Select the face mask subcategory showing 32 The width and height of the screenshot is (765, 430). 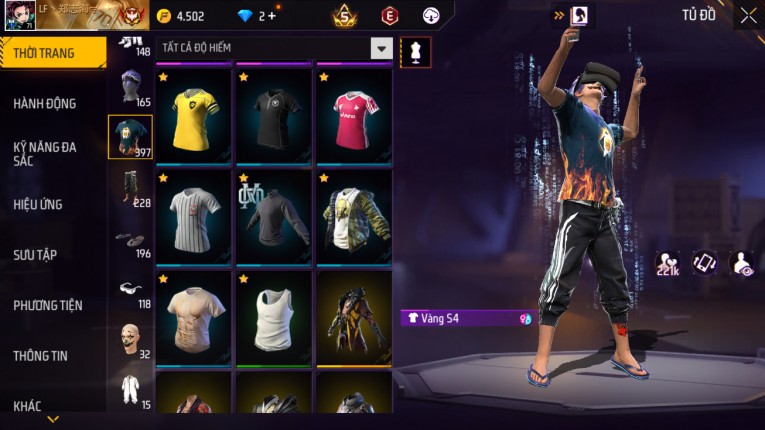tap(130, 340)
